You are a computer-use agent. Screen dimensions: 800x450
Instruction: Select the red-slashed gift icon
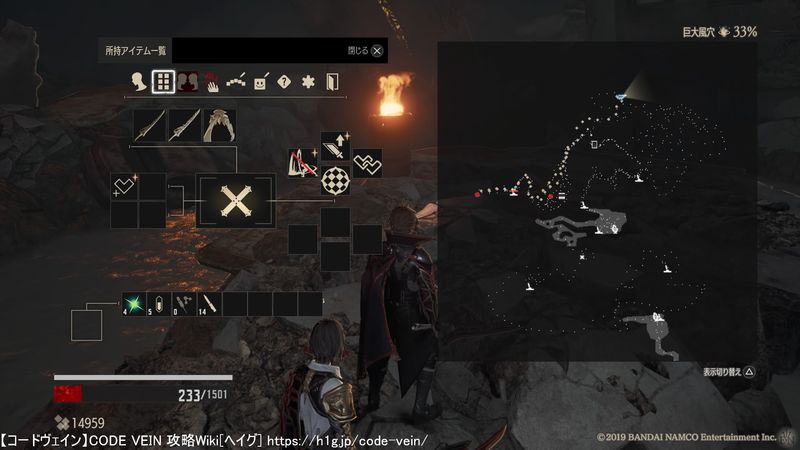coord(304,164)
